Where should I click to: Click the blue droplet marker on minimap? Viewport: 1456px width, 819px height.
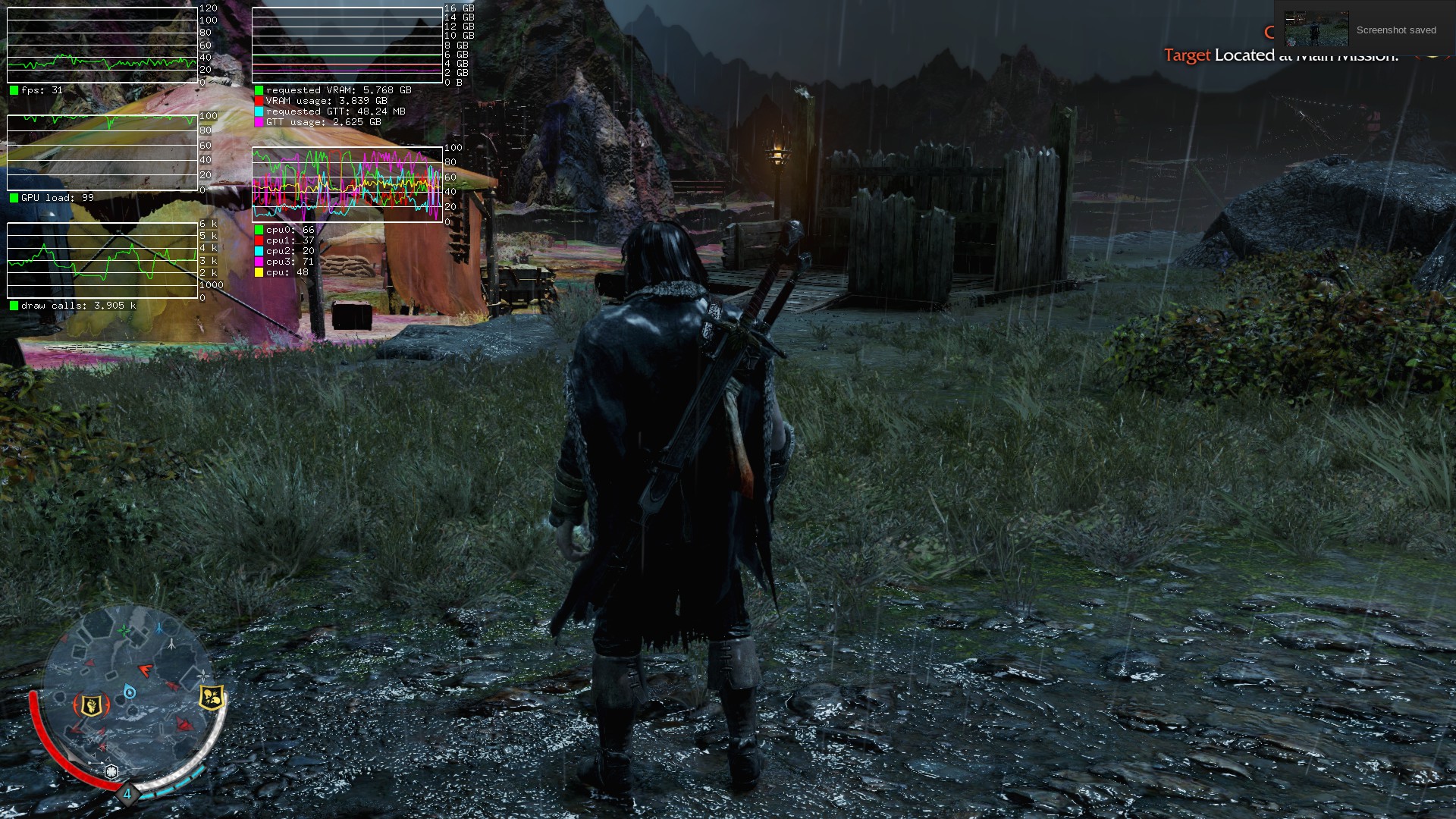pyautogui.click(x=130, y=692)
